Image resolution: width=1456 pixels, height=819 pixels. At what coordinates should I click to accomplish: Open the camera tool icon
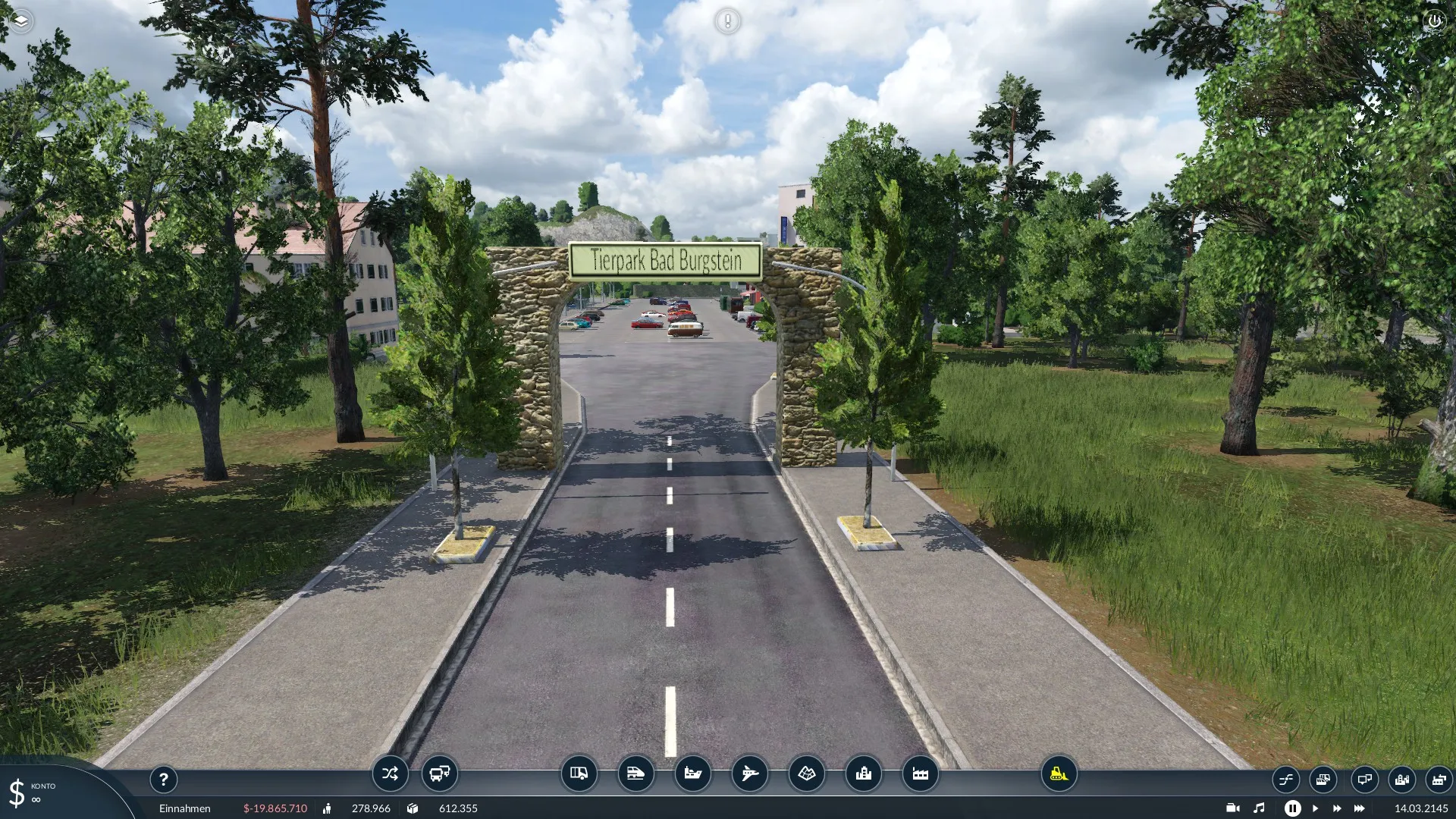coord(1233,808)
